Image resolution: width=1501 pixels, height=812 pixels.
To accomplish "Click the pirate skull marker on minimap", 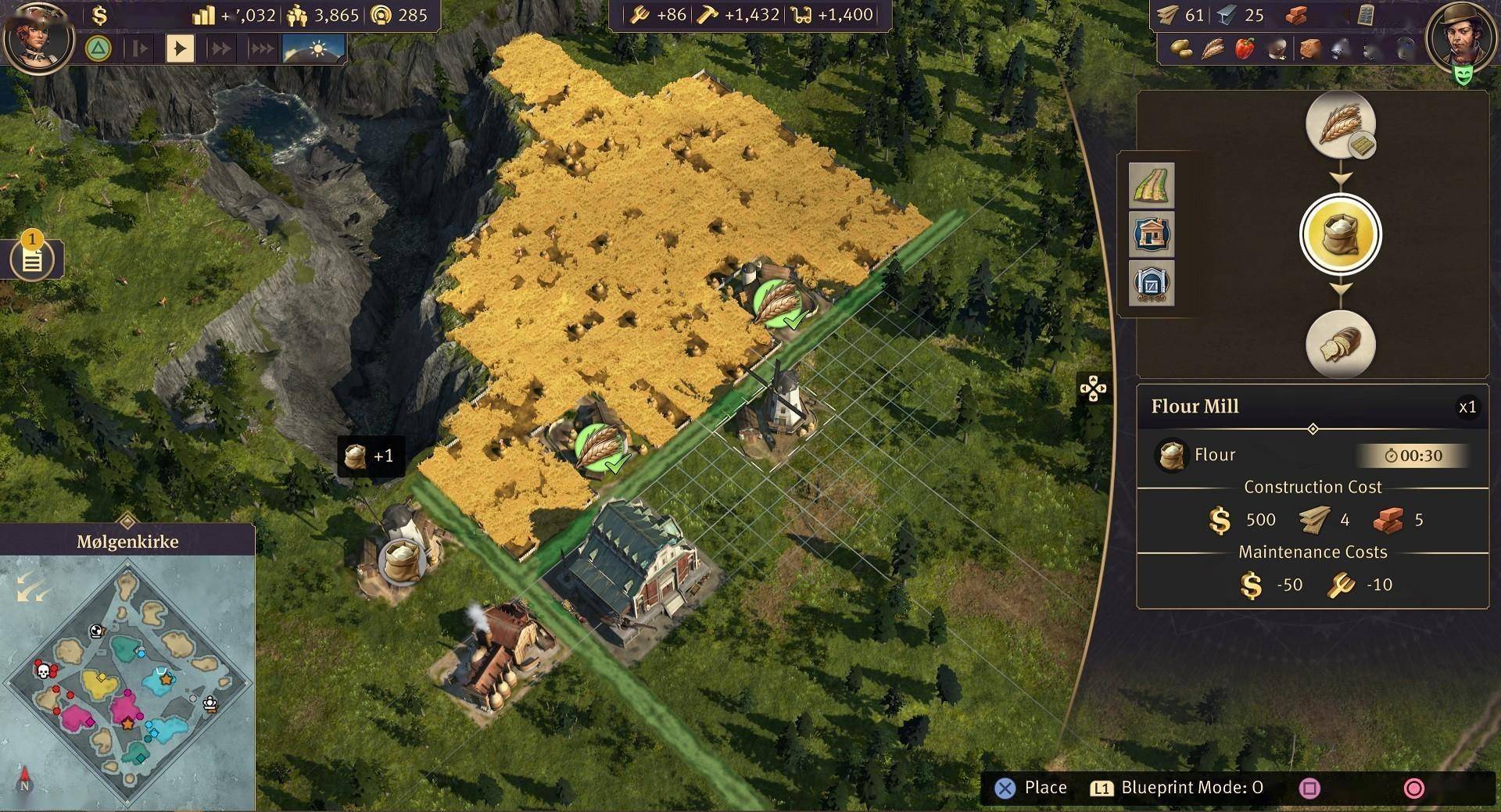I will [44, 671].
